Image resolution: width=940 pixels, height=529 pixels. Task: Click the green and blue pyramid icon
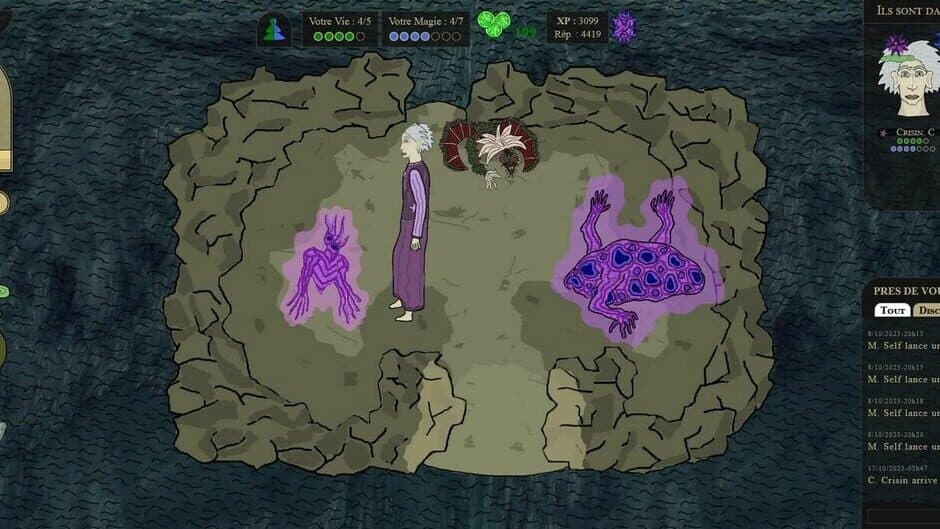(x=274, y=29)
